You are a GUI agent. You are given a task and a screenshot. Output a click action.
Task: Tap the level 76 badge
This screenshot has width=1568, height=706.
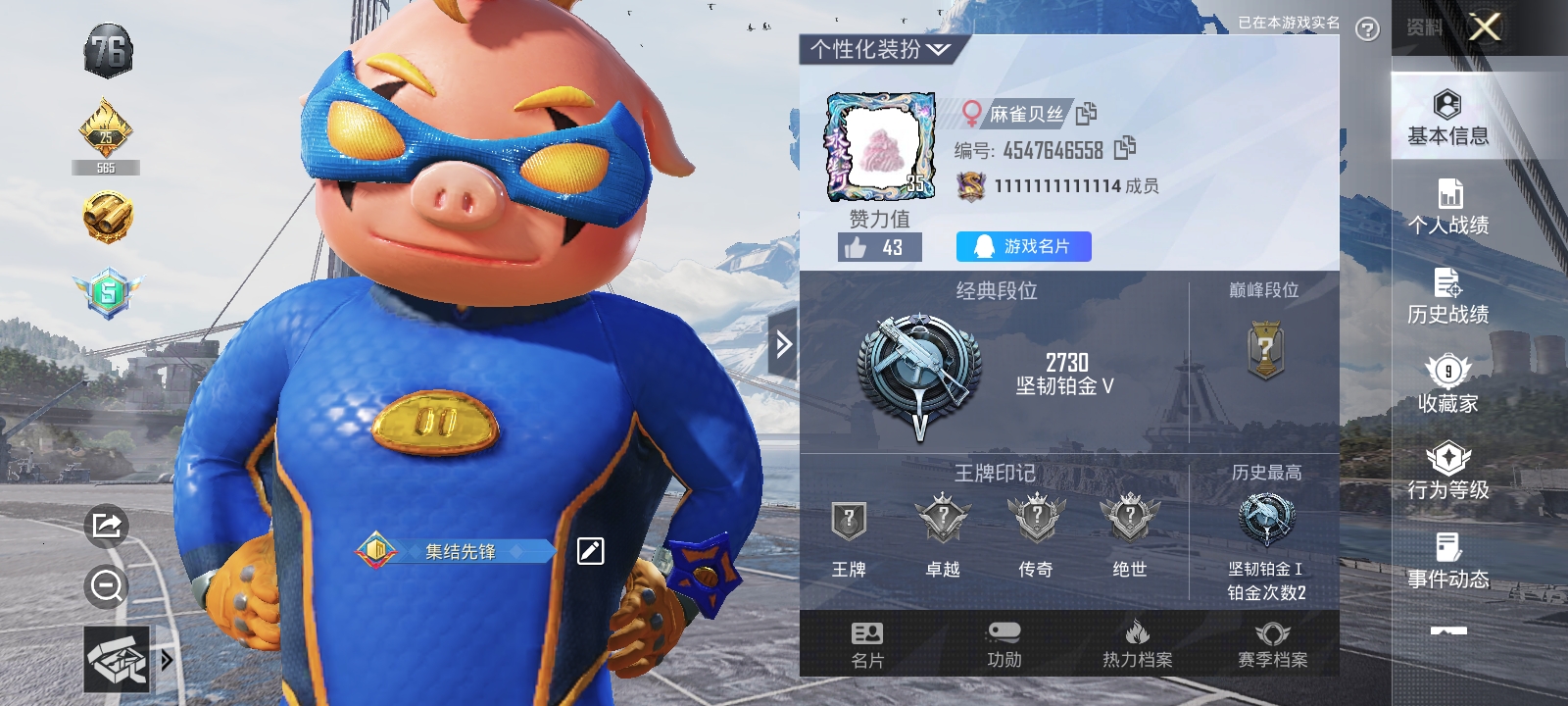pyautogui.click(x=108, y=47)
